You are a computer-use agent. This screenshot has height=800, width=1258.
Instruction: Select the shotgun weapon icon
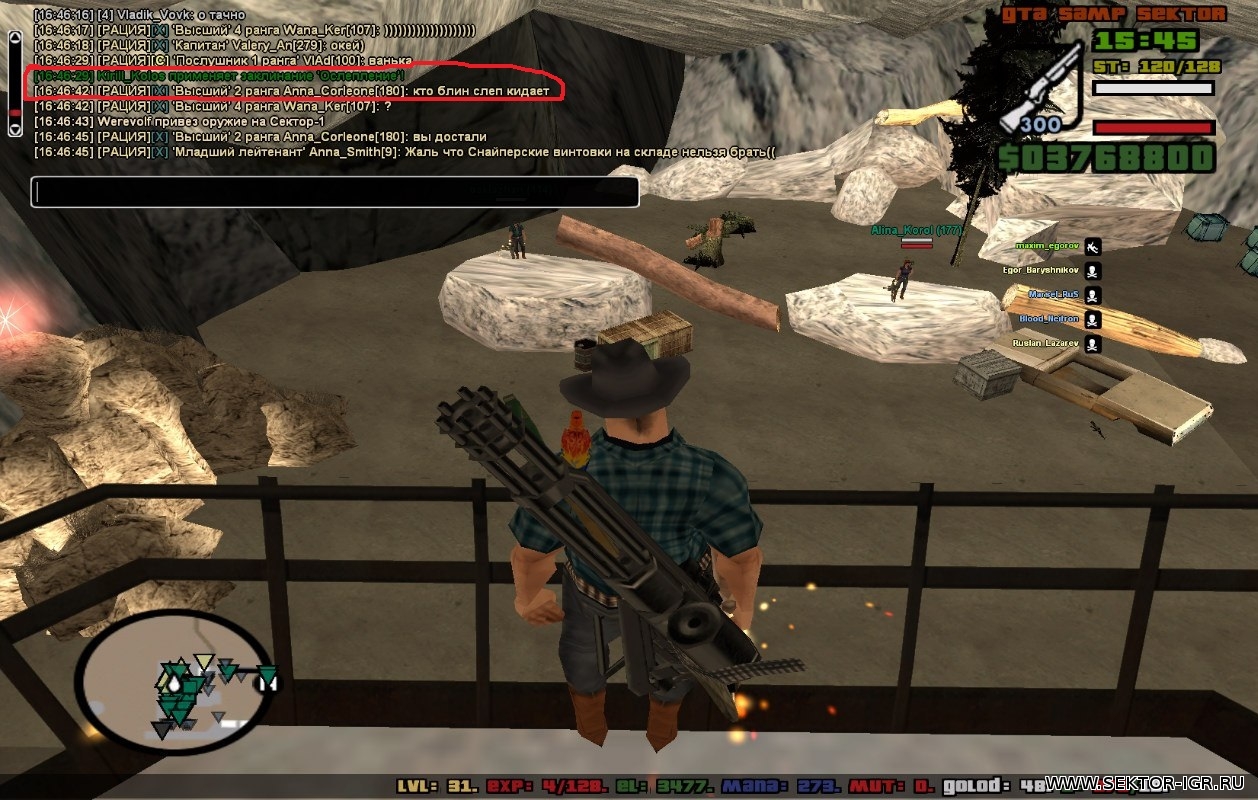coord(1040,88)
